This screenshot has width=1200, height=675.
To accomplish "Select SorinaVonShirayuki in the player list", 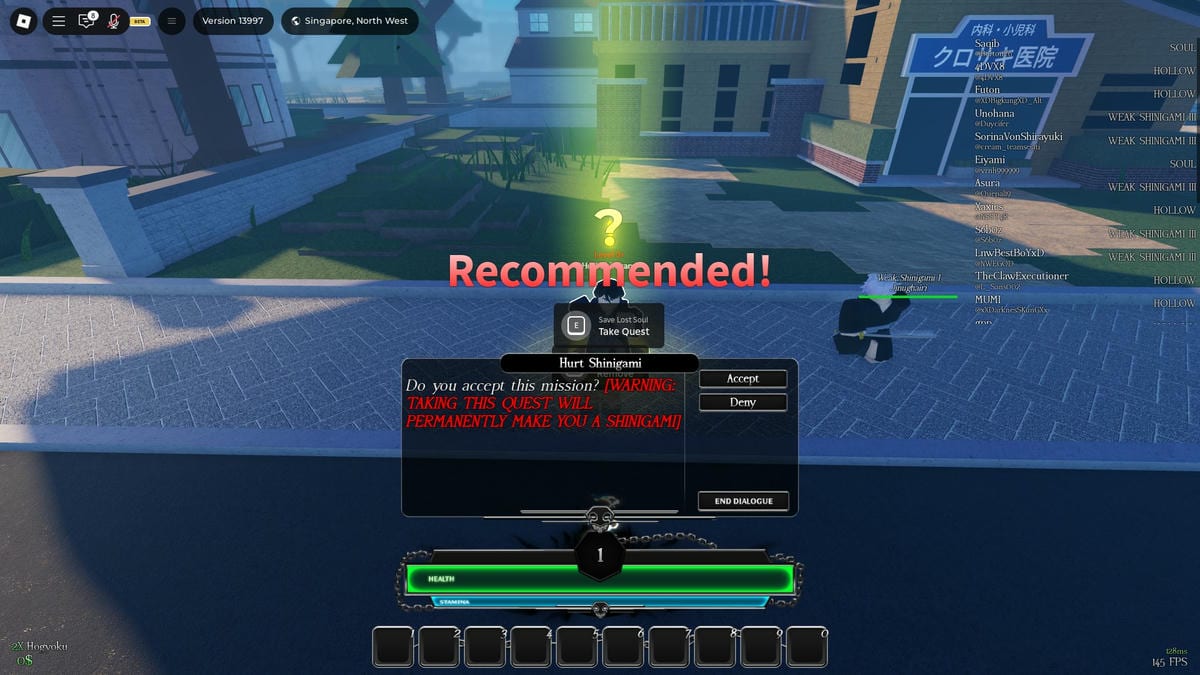I will point(1018,137).
